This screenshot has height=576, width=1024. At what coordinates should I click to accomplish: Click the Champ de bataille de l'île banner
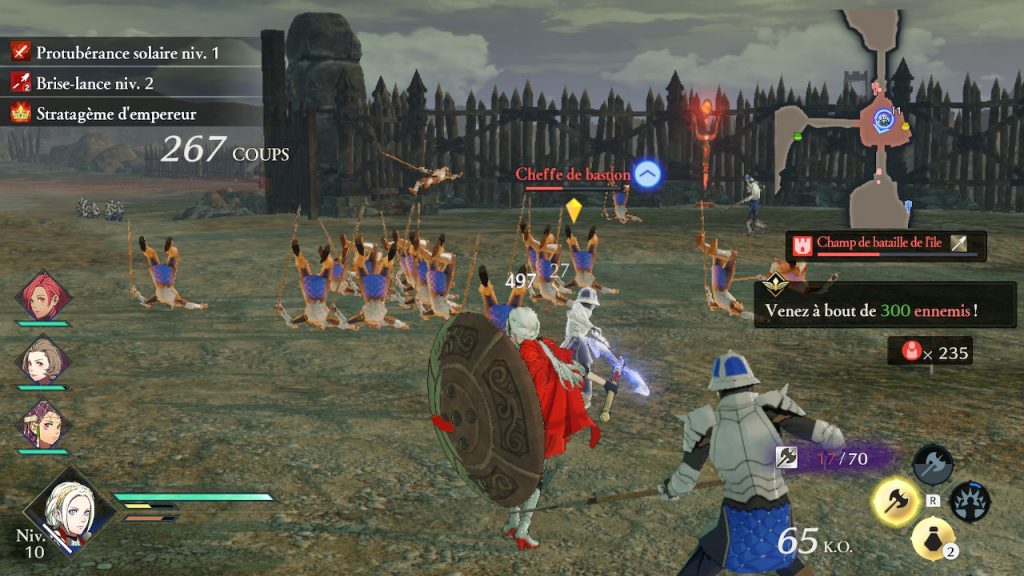pyautogui.click(x=885, y=244)
